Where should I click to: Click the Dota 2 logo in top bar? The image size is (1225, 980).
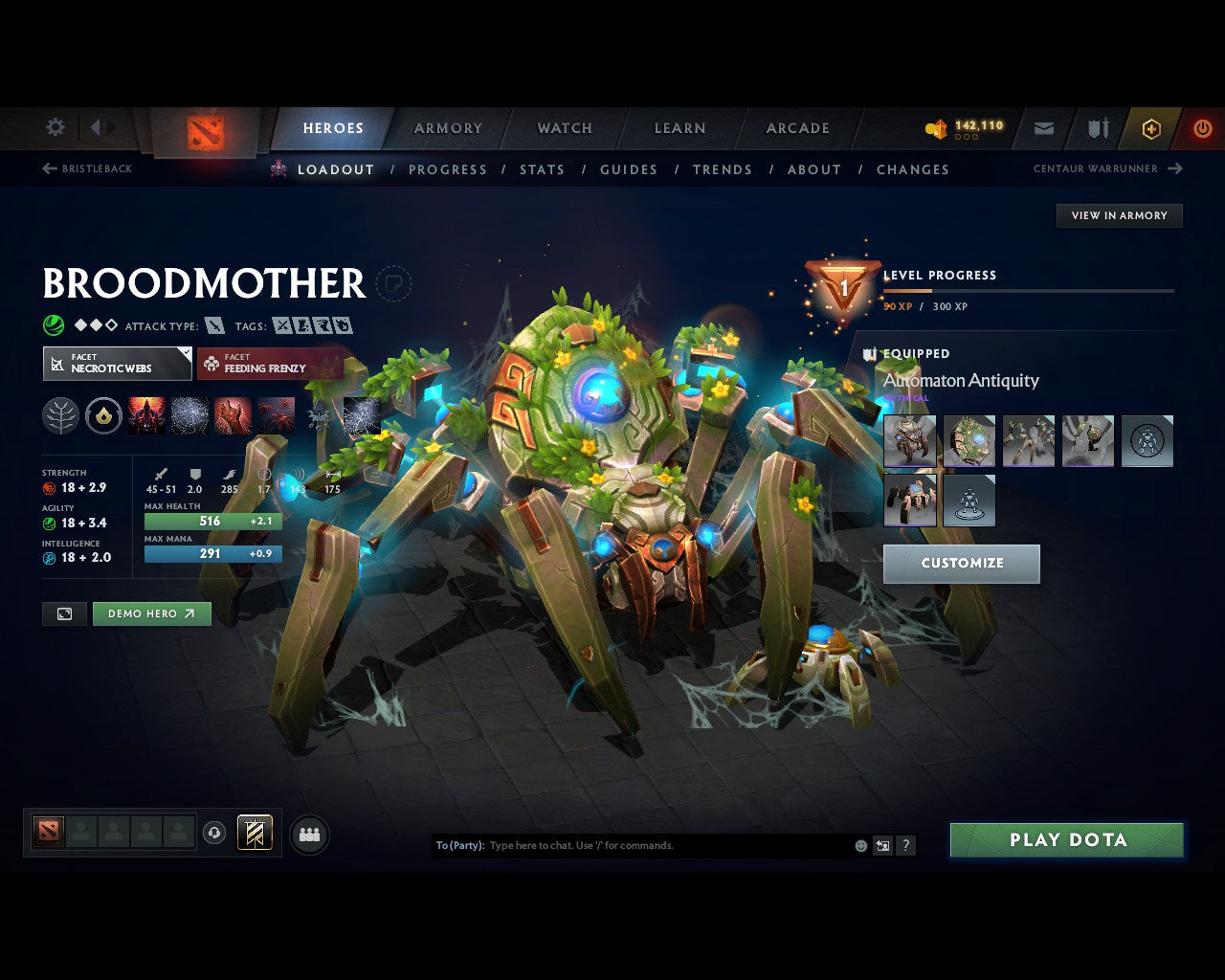[x=204, y=134]
